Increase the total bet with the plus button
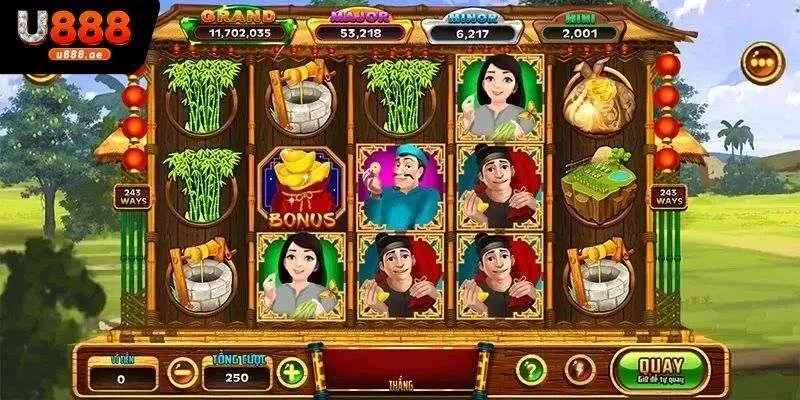 click(x=291, y=372)
